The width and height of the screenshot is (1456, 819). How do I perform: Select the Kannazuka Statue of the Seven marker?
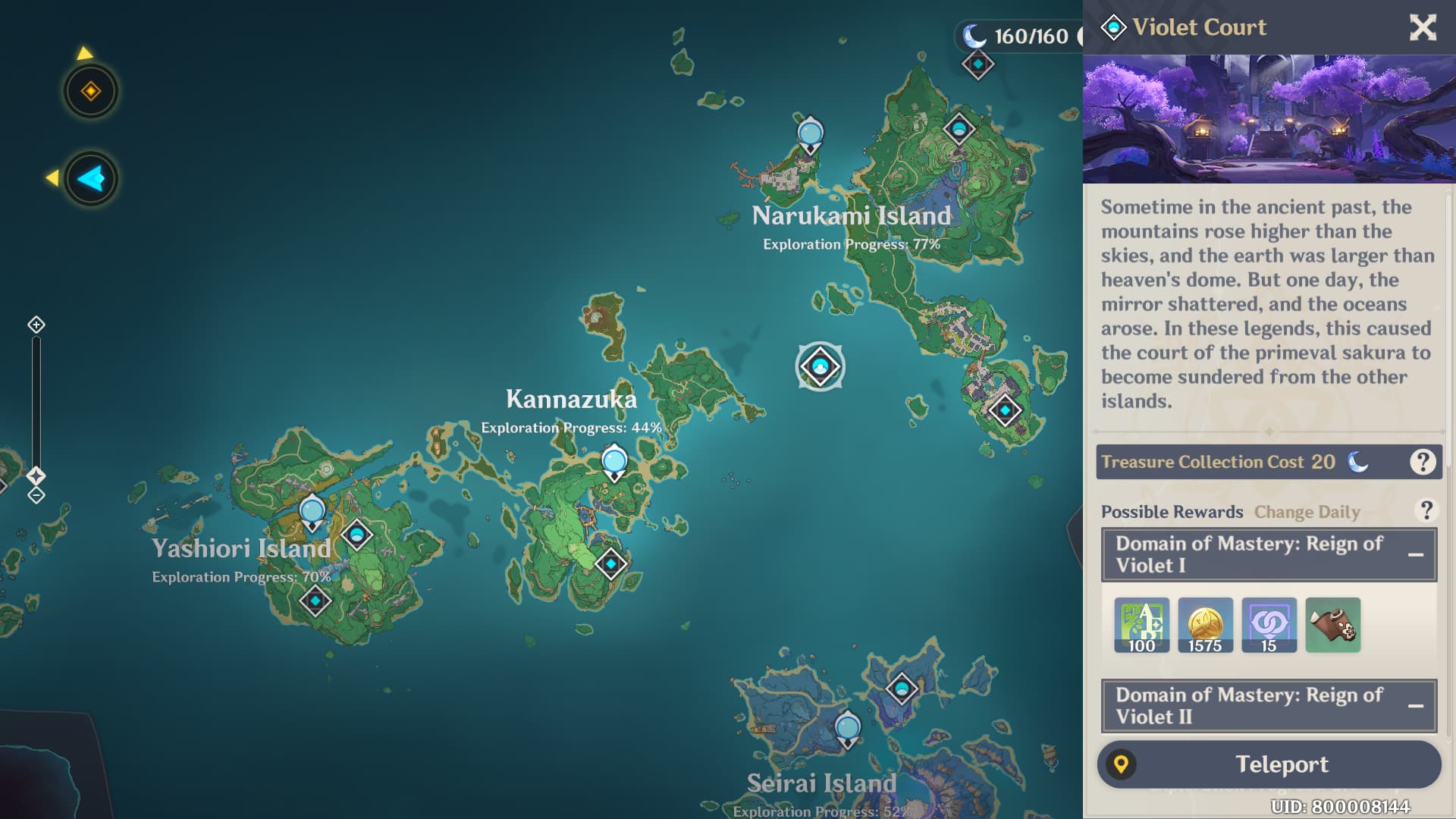614,463
